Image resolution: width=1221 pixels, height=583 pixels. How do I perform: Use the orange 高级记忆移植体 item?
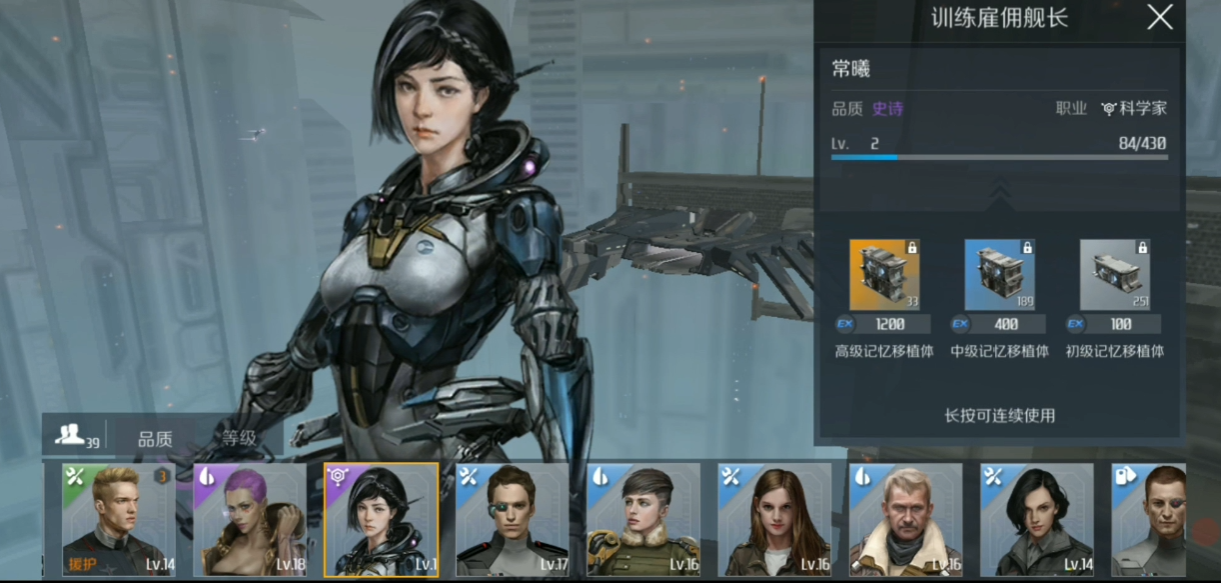click(x=884, y=275)
